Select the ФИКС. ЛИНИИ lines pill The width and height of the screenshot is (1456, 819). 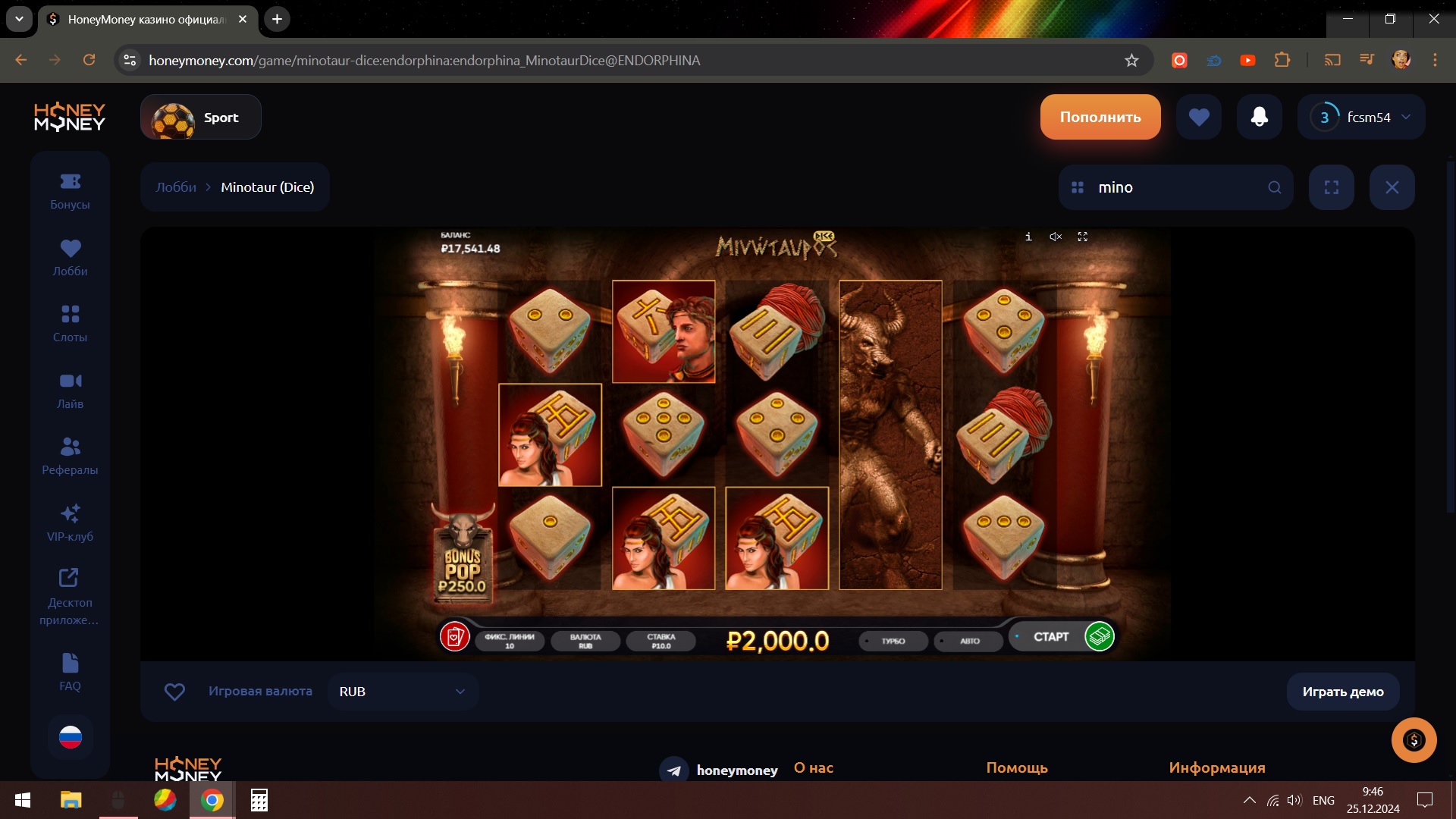(x=509, y=642)
